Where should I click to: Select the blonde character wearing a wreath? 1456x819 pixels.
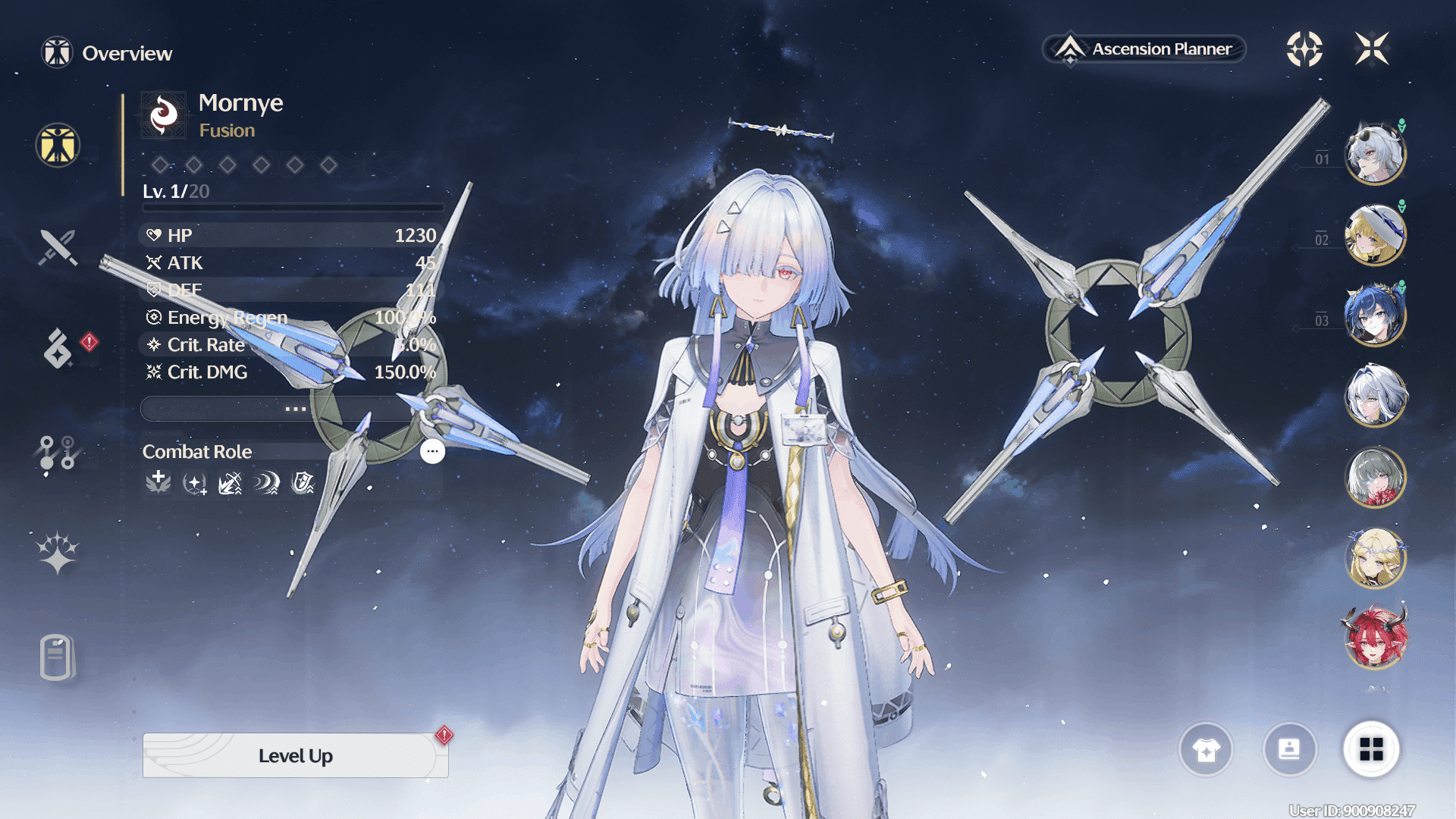1375,558
